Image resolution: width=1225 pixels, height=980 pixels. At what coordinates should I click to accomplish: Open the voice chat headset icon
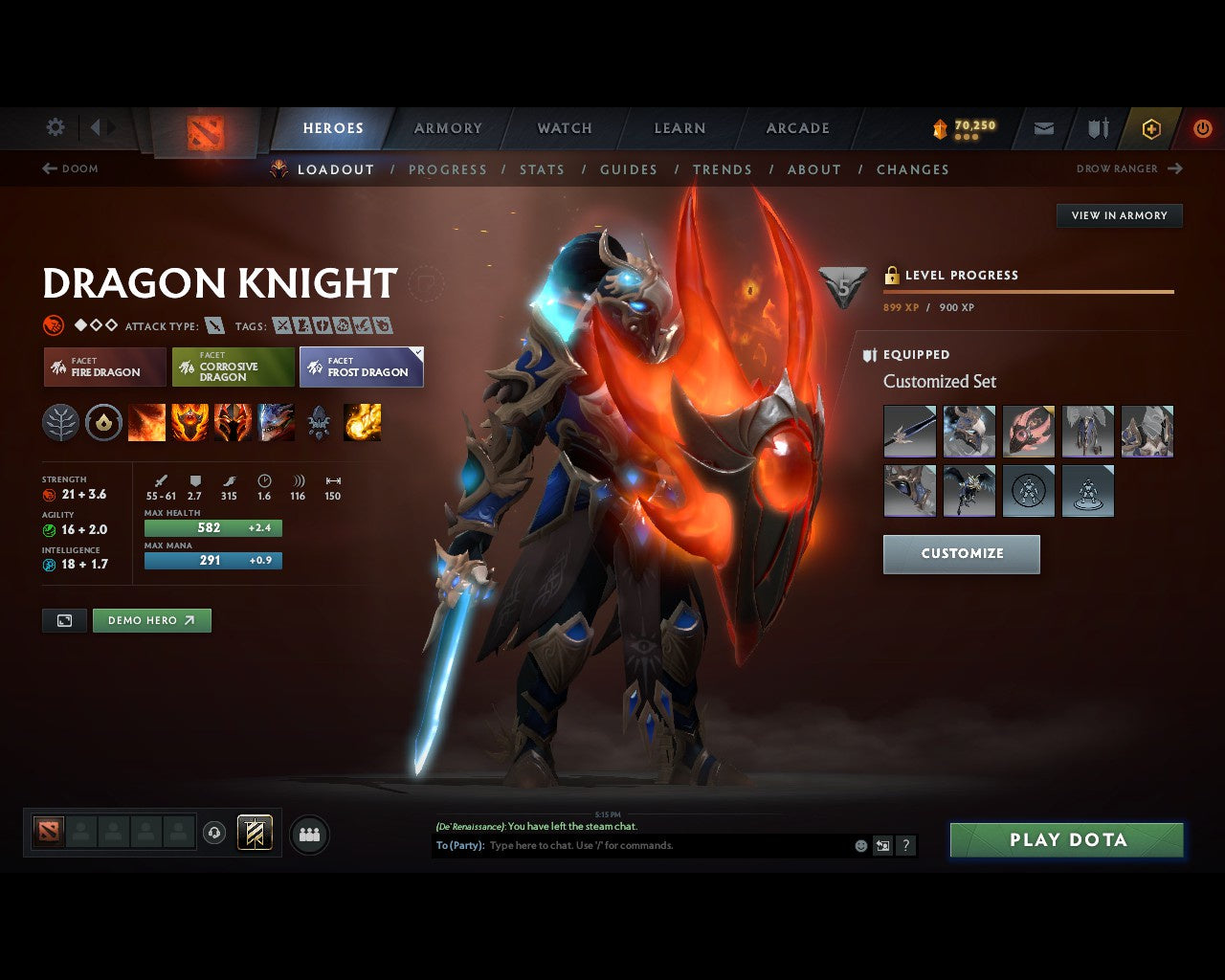(x=214, y=832)
